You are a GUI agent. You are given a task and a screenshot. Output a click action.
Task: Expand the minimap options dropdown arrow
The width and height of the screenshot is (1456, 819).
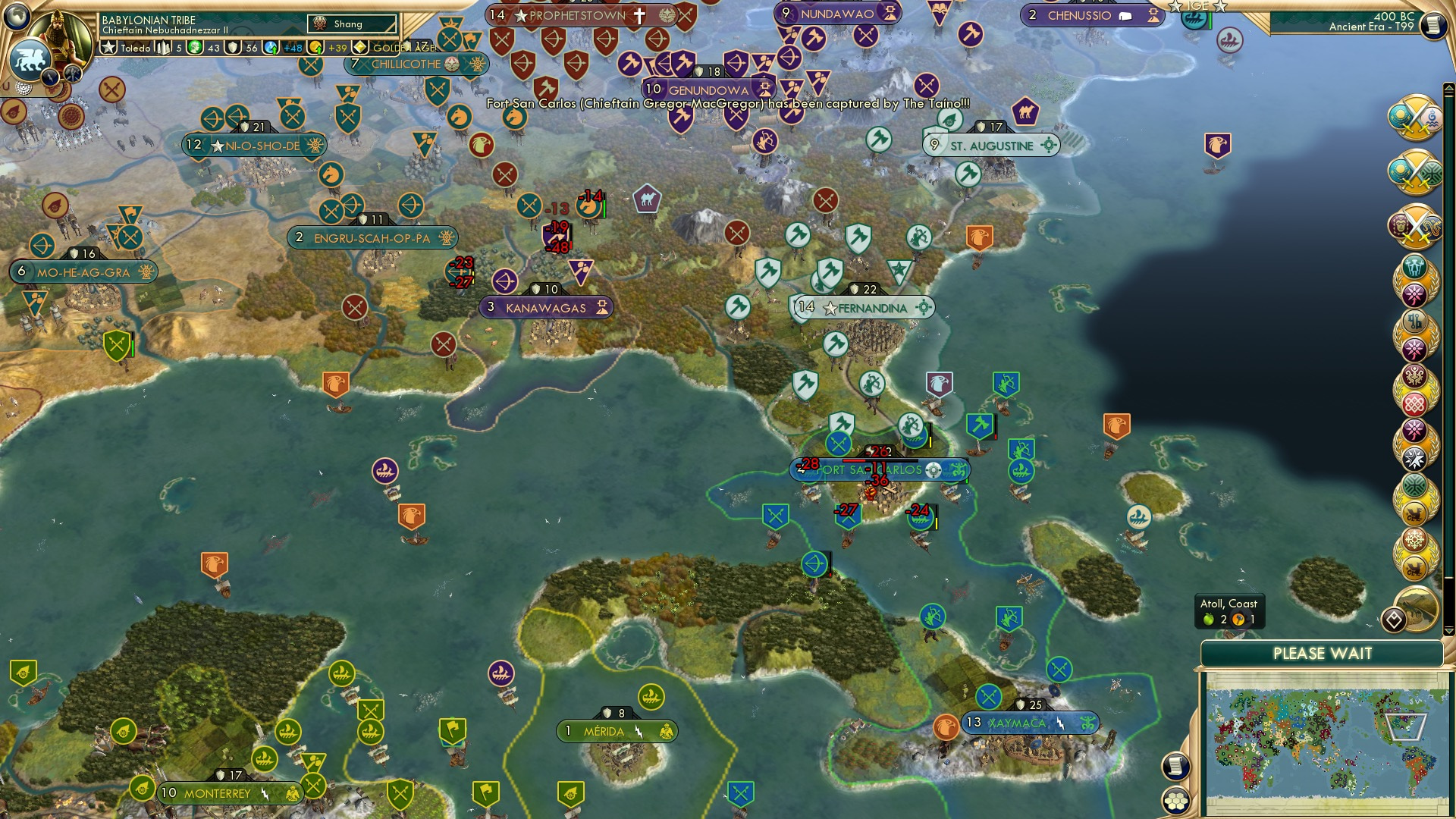point(1448,630)
